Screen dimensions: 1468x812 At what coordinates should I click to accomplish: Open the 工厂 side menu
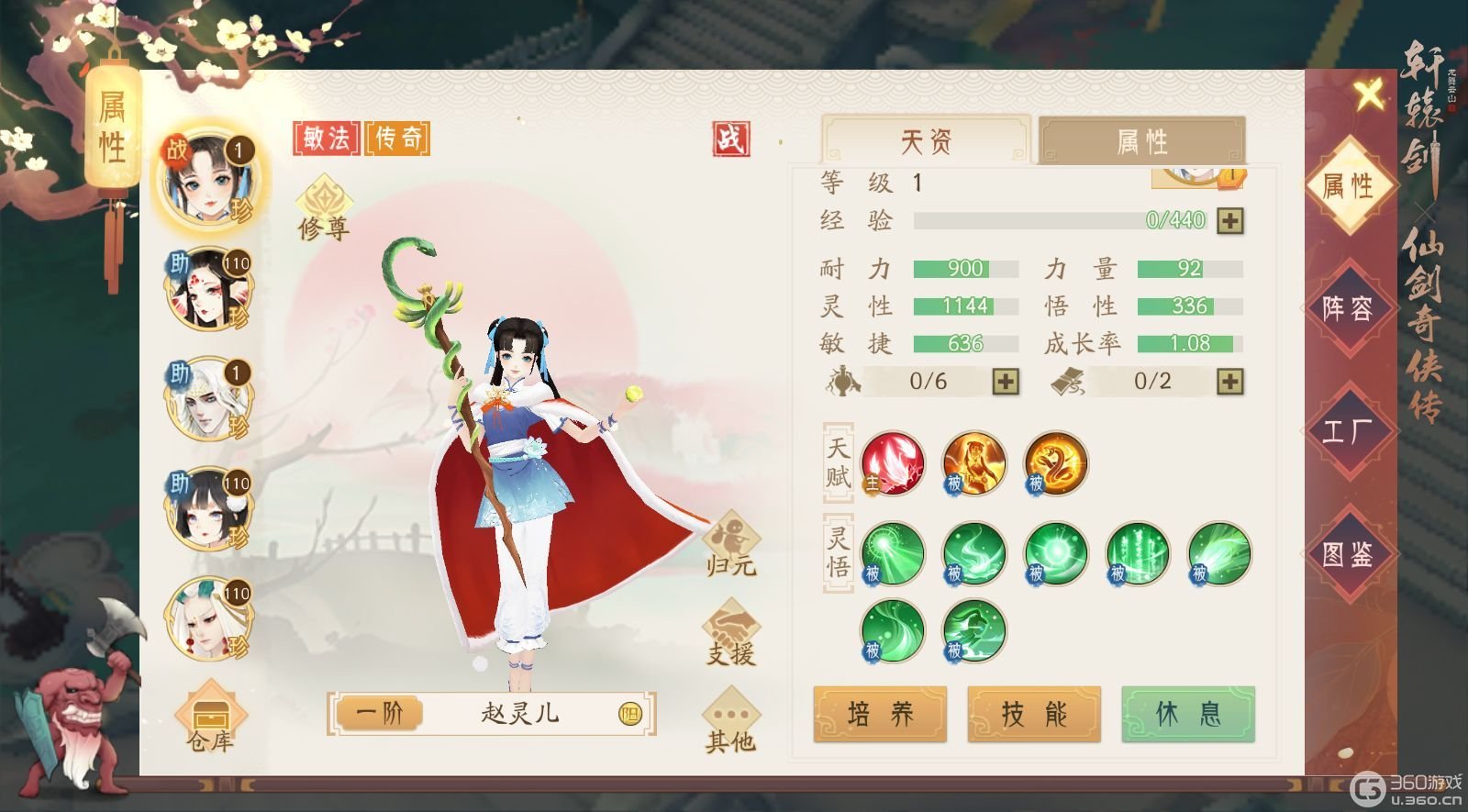coord(1348,430)
